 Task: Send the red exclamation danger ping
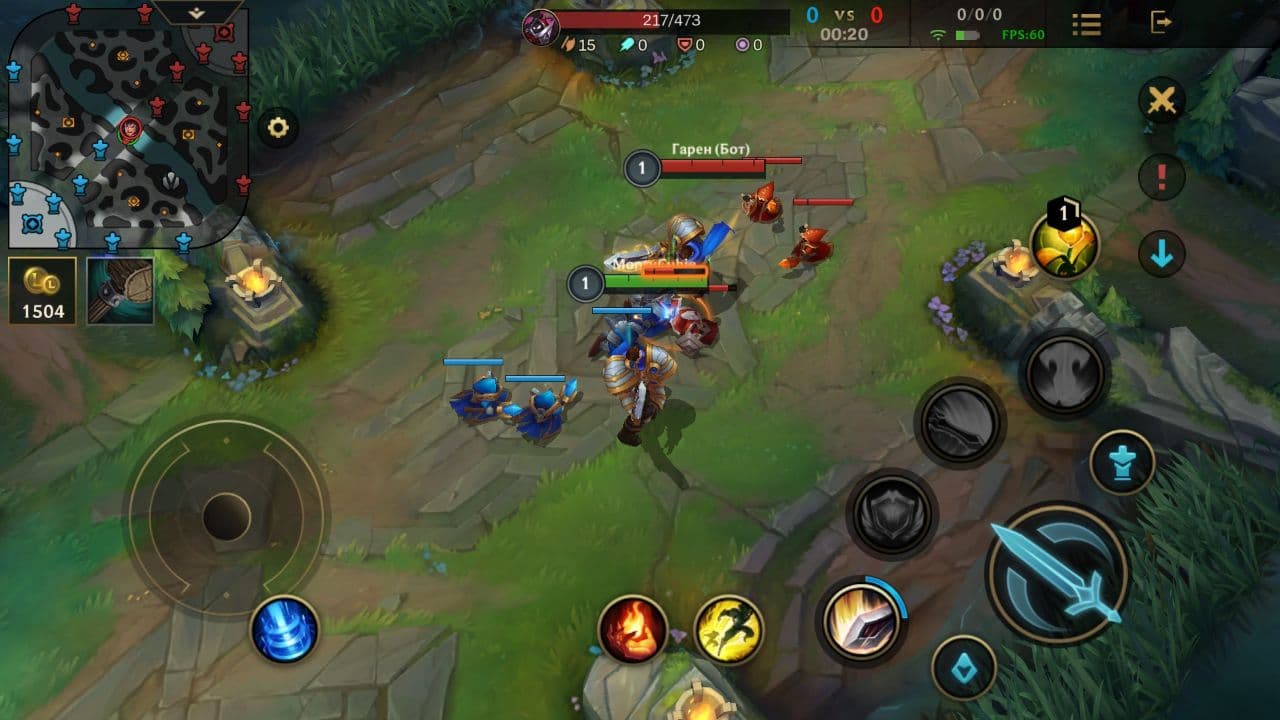pyautogui.click(x=1161, y=178)
